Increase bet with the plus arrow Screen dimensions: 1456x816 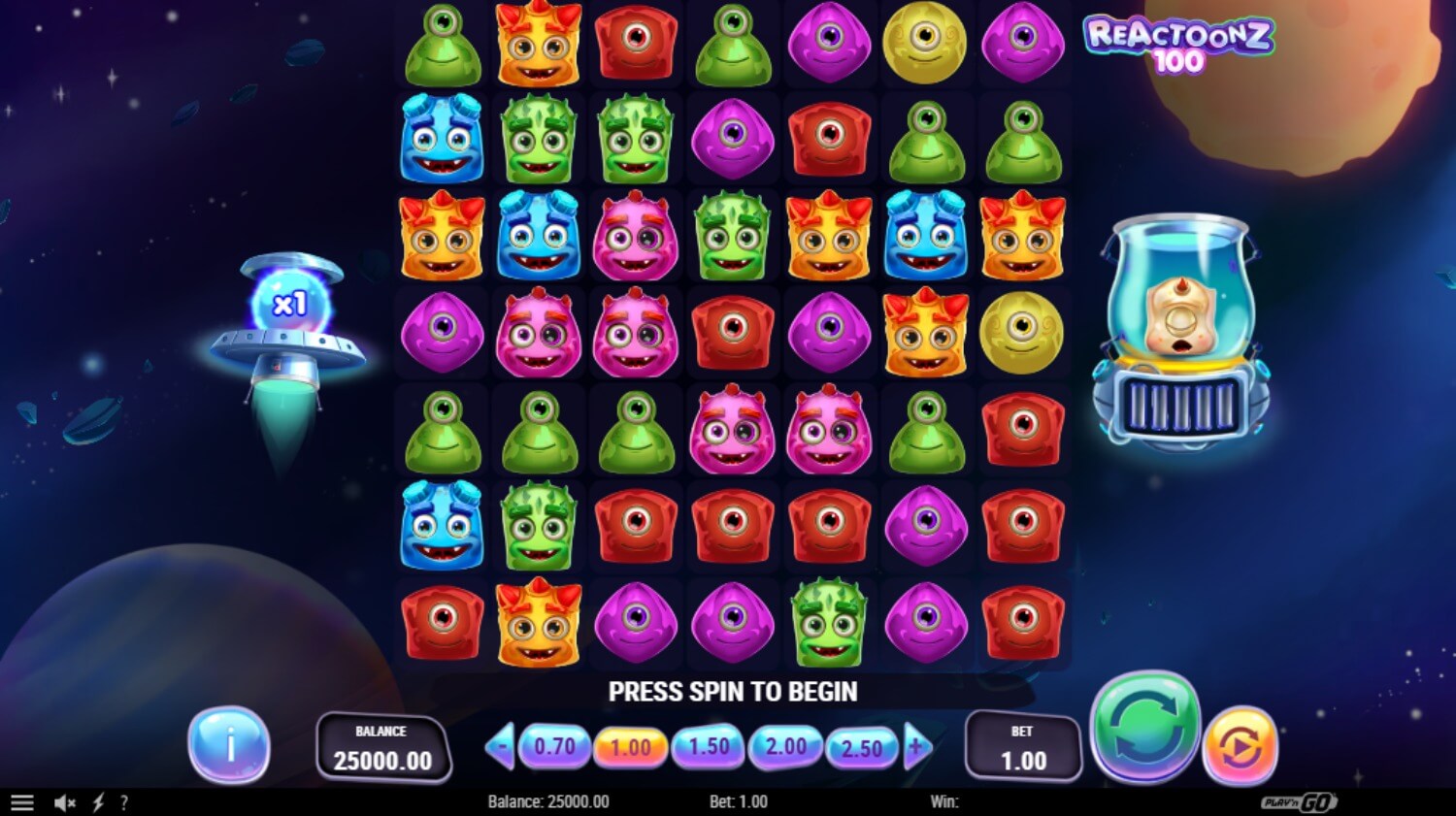click(916, 747)
